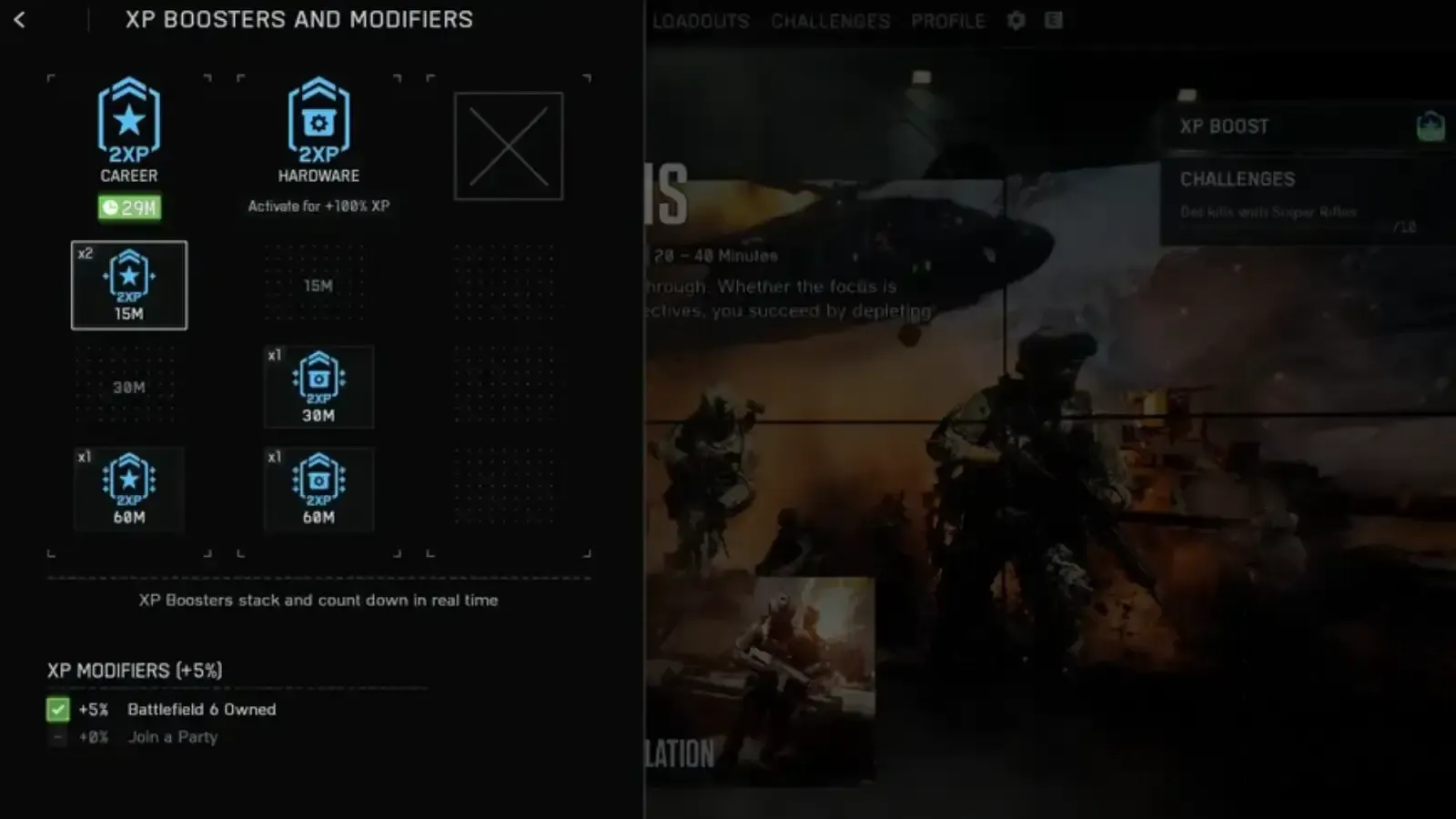Open the settings gear icon

point(1016,20)
